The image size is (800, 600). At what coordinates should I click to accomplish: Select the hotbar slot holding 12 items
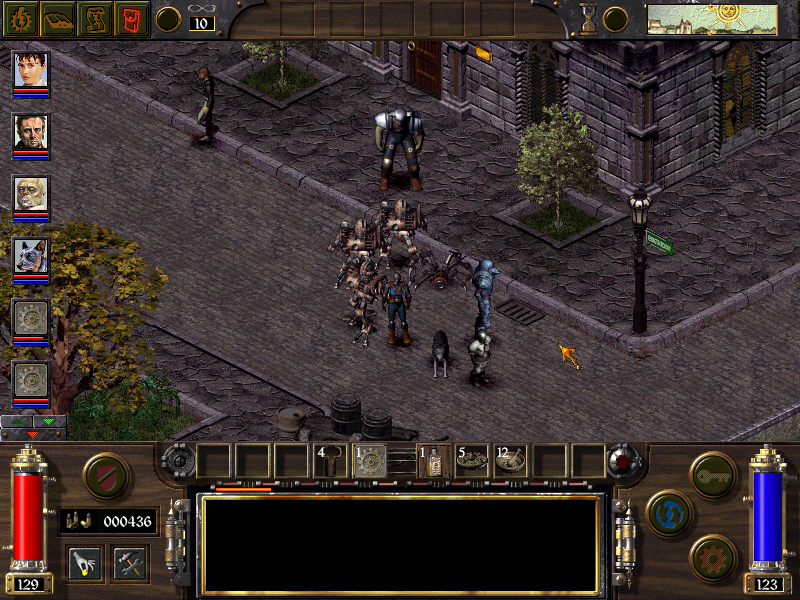(x=510, y=461)
